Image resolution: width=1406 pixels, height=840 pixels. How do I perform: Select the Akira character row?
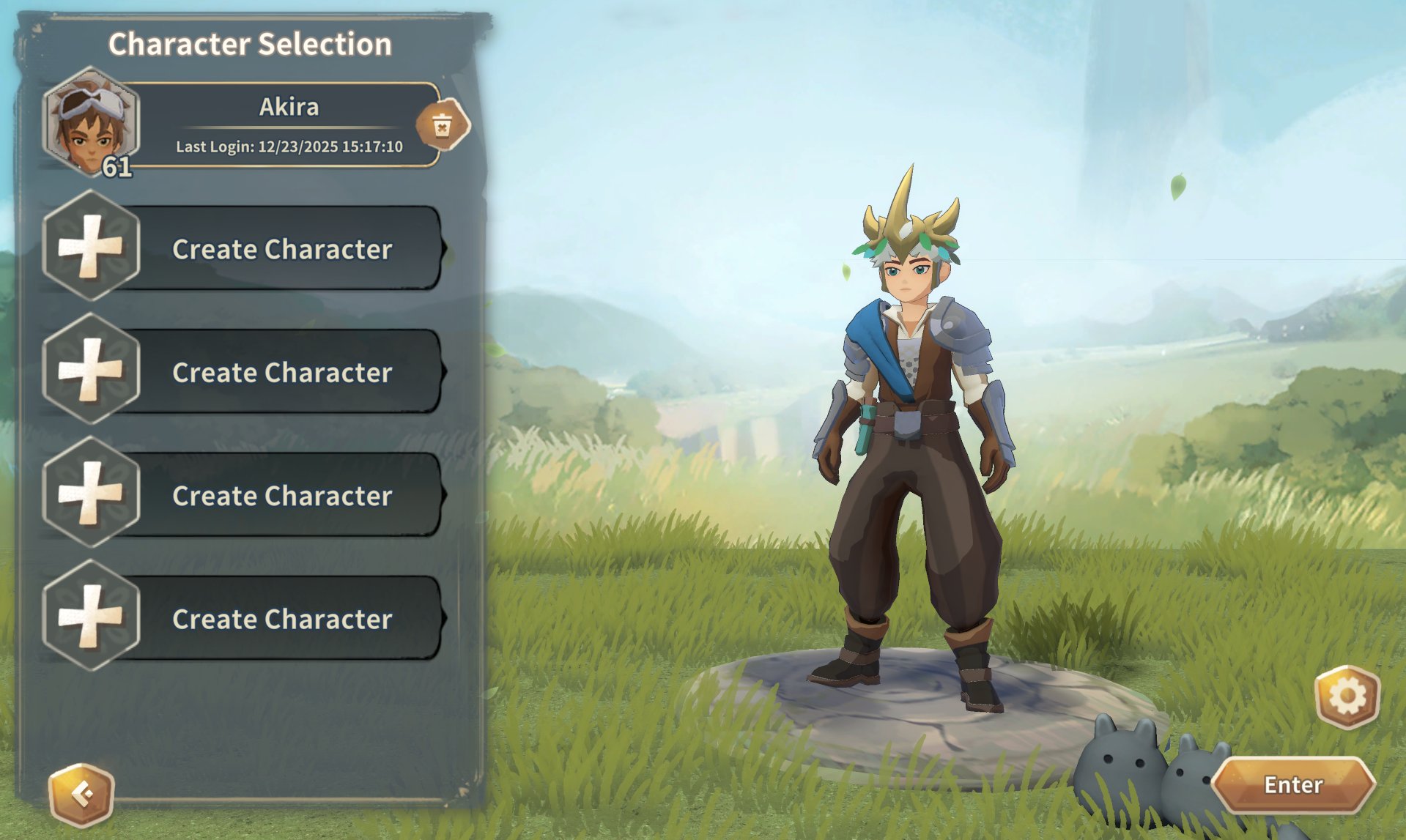point(289,124)
